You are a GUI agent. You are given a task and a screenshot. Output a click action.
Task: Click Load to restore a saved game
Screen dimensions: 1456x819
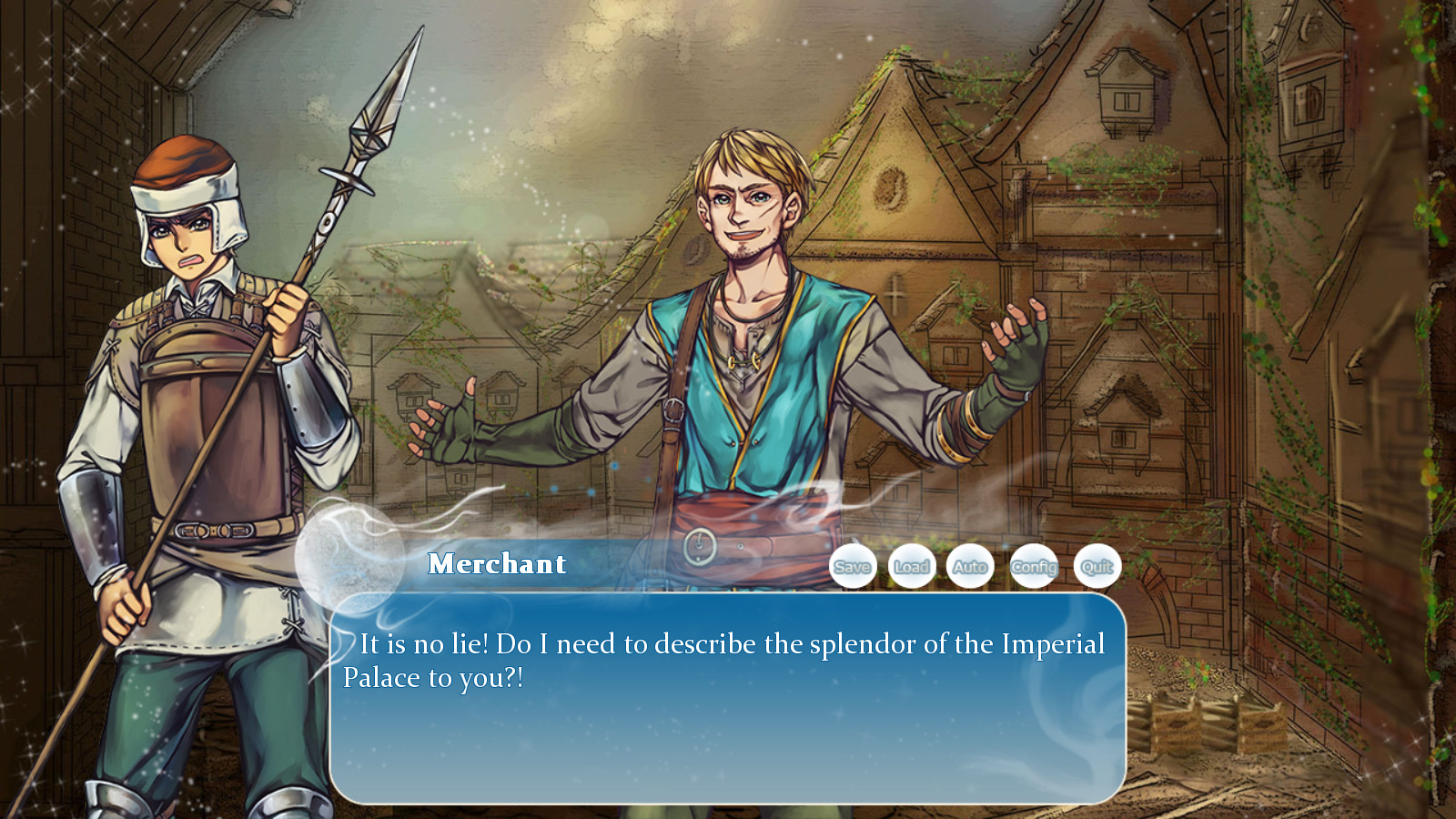click(x=912, y=566)
